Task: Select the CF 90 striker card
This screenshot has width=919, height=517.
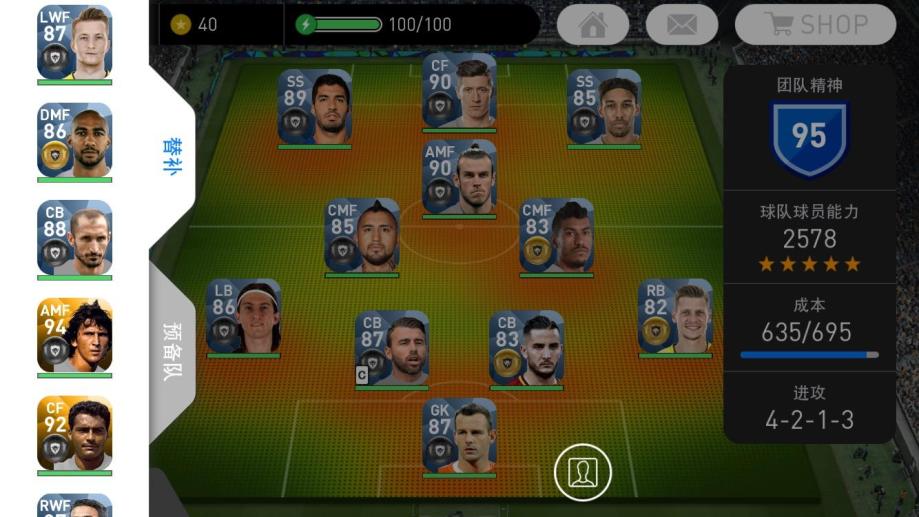Action: pyautogui.click(x=459, y=91)
